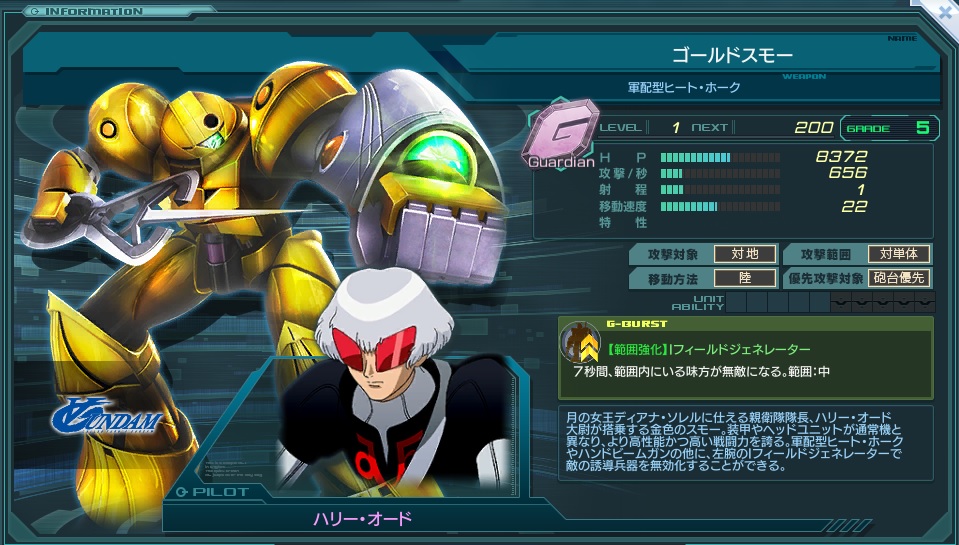This screenshot has height=545, width=959.
Task: Select the G-Burst I-Field Generator skill icon
Action: click(x=579, y=343)
